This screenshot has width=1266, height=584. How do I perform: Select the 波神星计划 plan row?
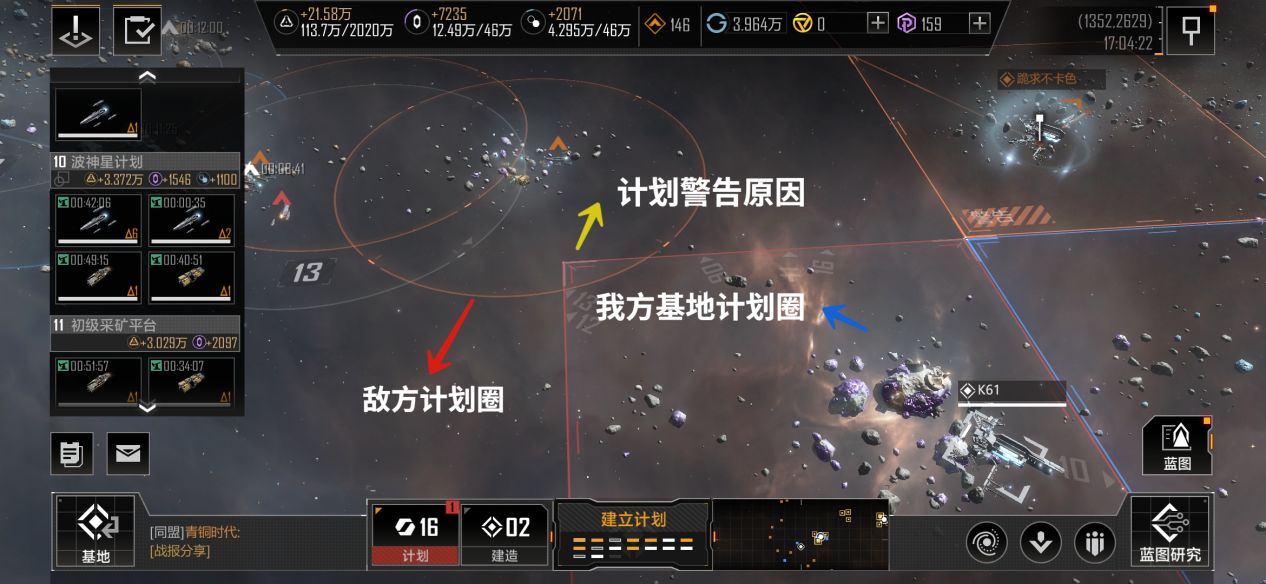tap(146, 162)
